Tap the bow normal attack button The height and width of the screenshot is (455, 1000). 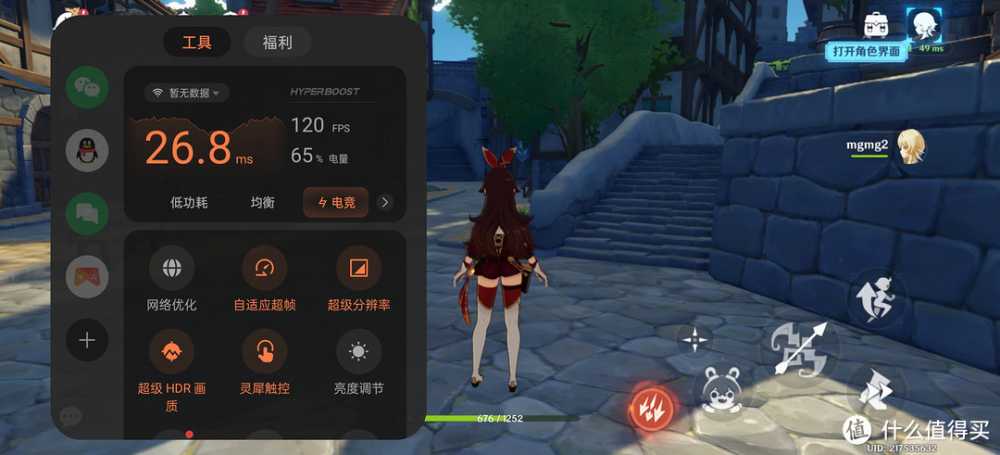click(798, 349)
